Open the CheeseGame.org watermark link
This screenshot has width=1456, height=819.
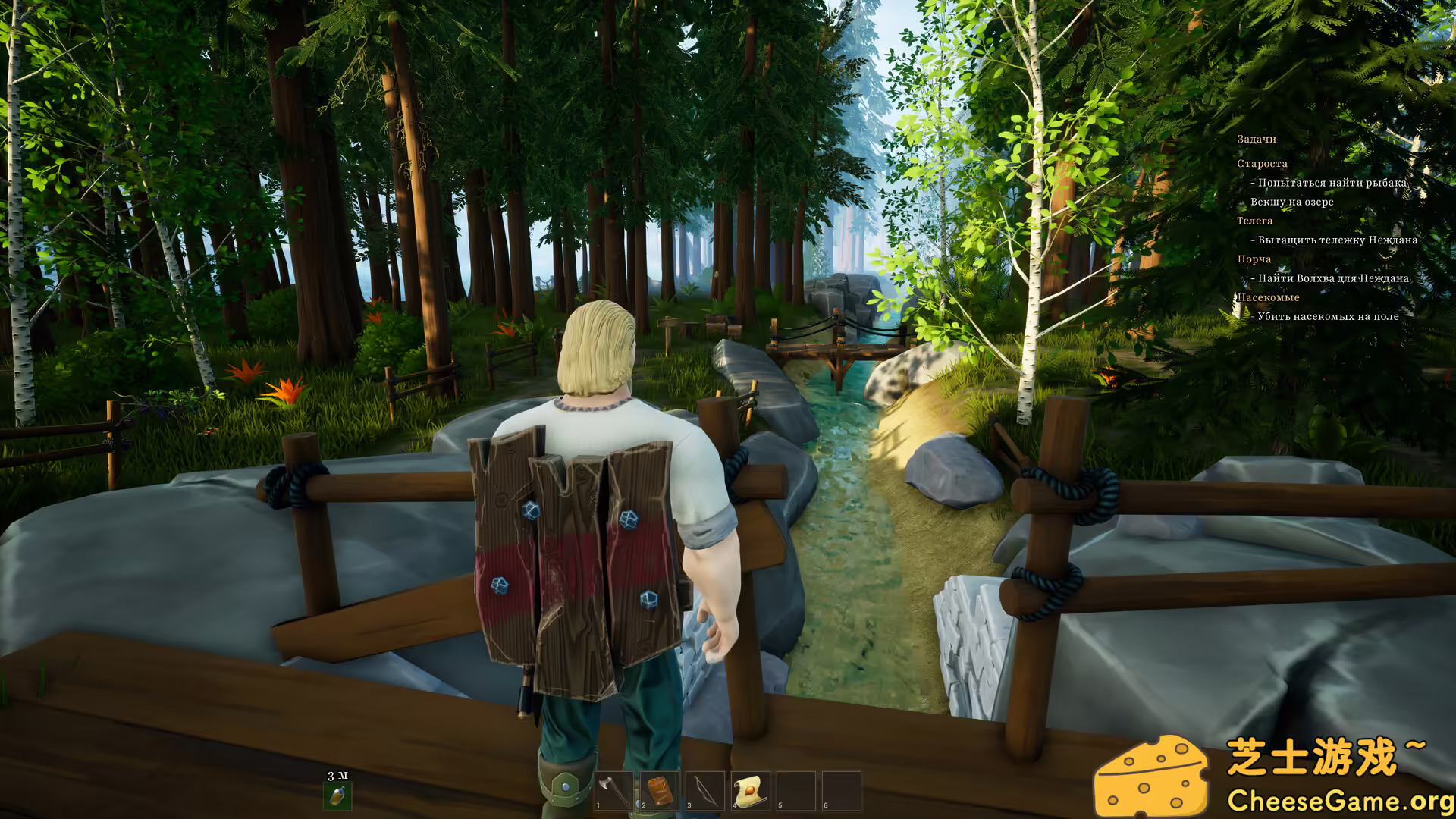(1339, 801)
